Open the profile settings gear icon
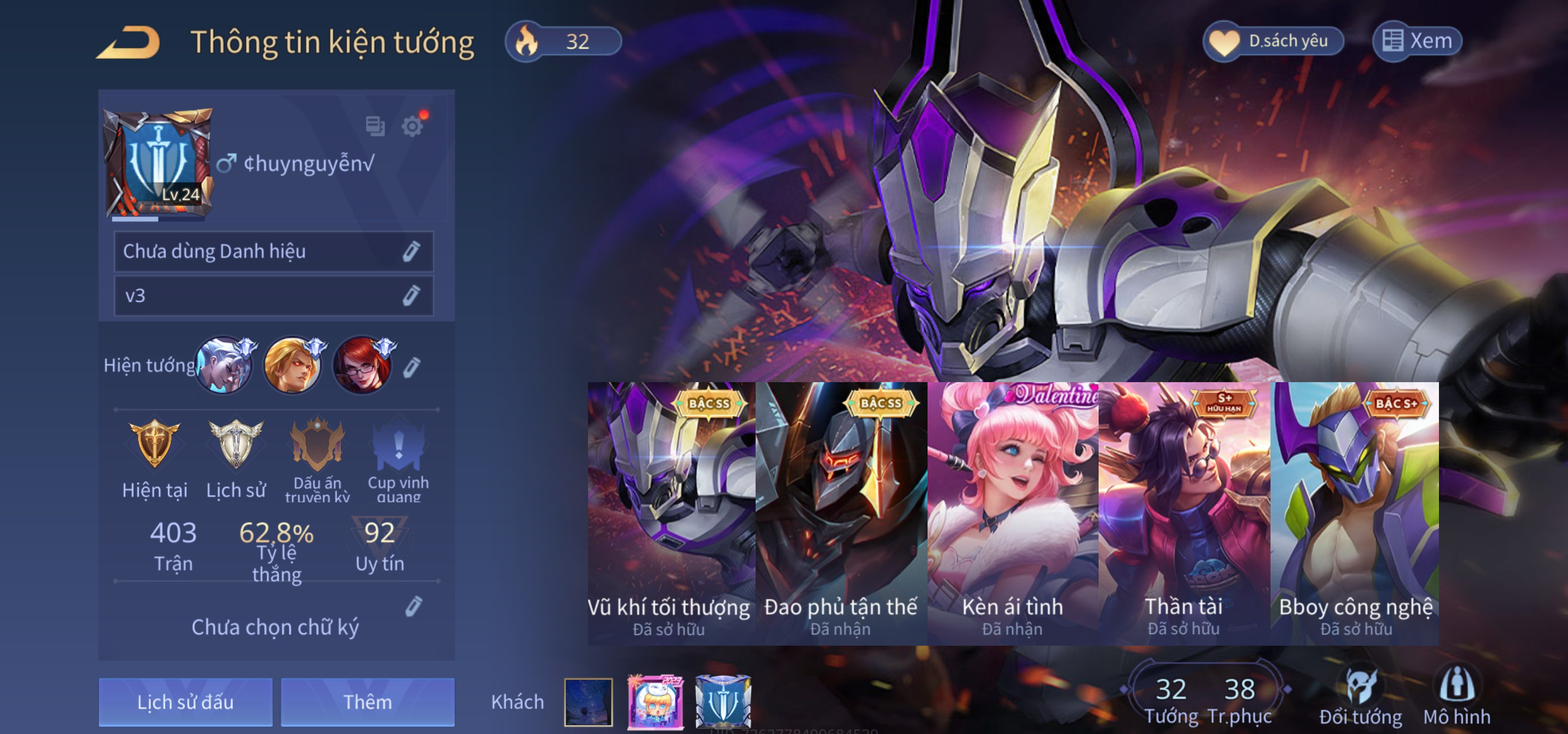 [412, 126]
